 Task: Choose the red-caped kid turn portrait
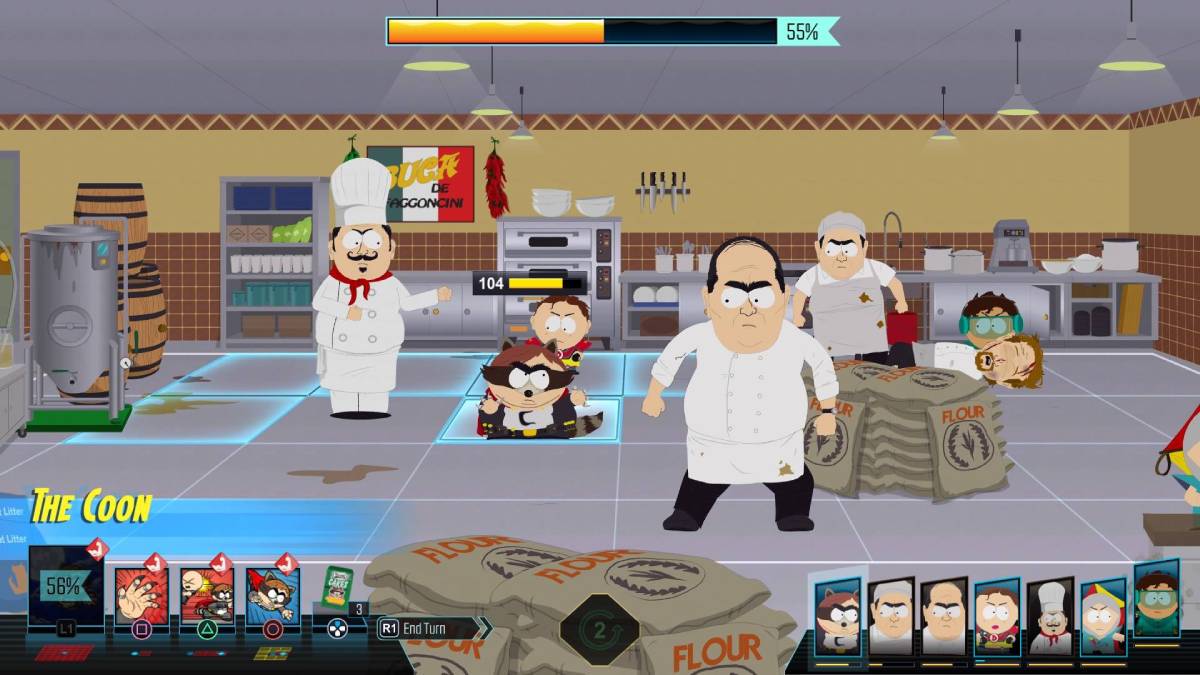pos(996,617)
